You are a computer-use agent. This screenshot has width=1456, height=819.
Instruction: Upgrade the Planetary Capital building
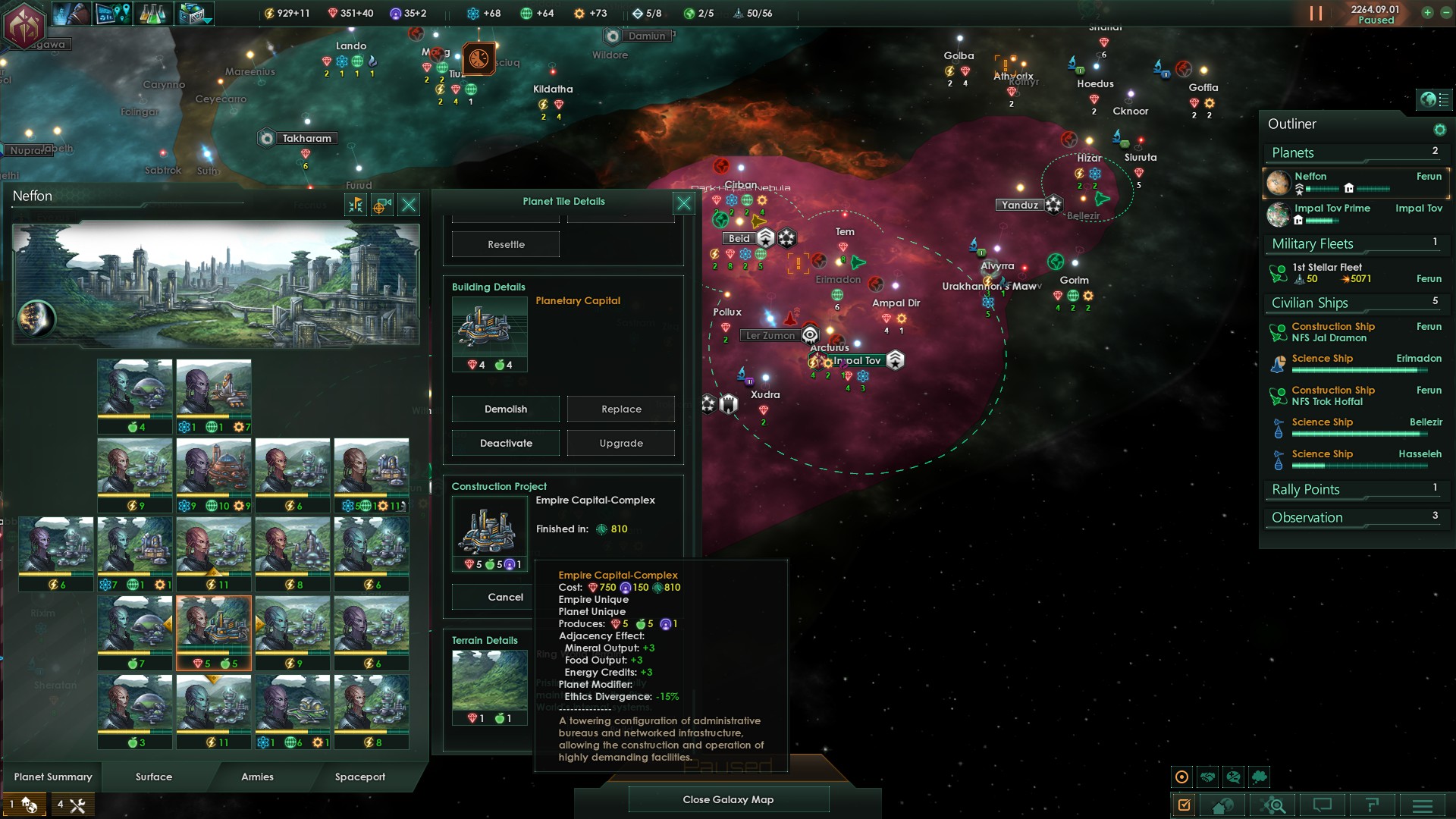point(621,443)
